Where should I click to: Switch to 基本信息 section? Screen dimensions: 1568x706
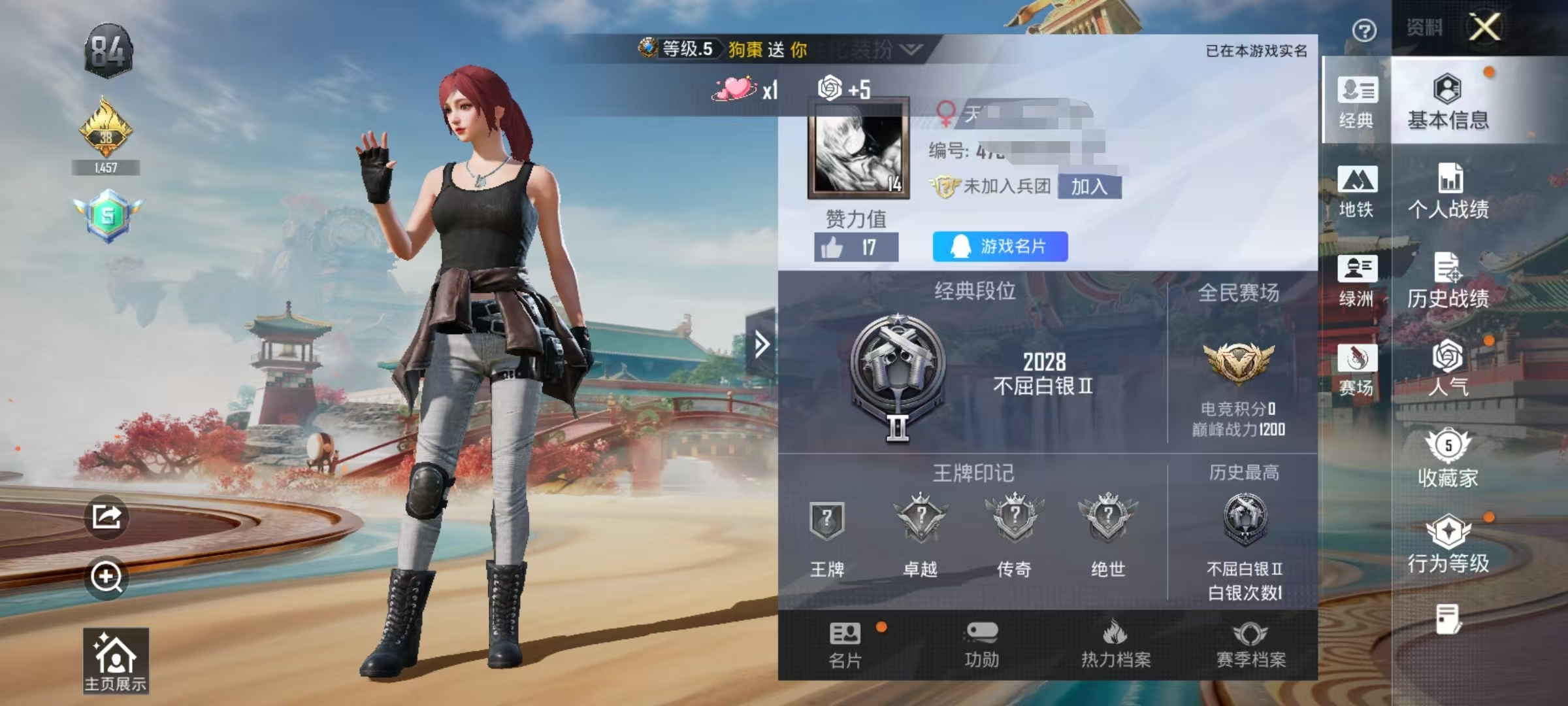click(x=1448, y=103)
